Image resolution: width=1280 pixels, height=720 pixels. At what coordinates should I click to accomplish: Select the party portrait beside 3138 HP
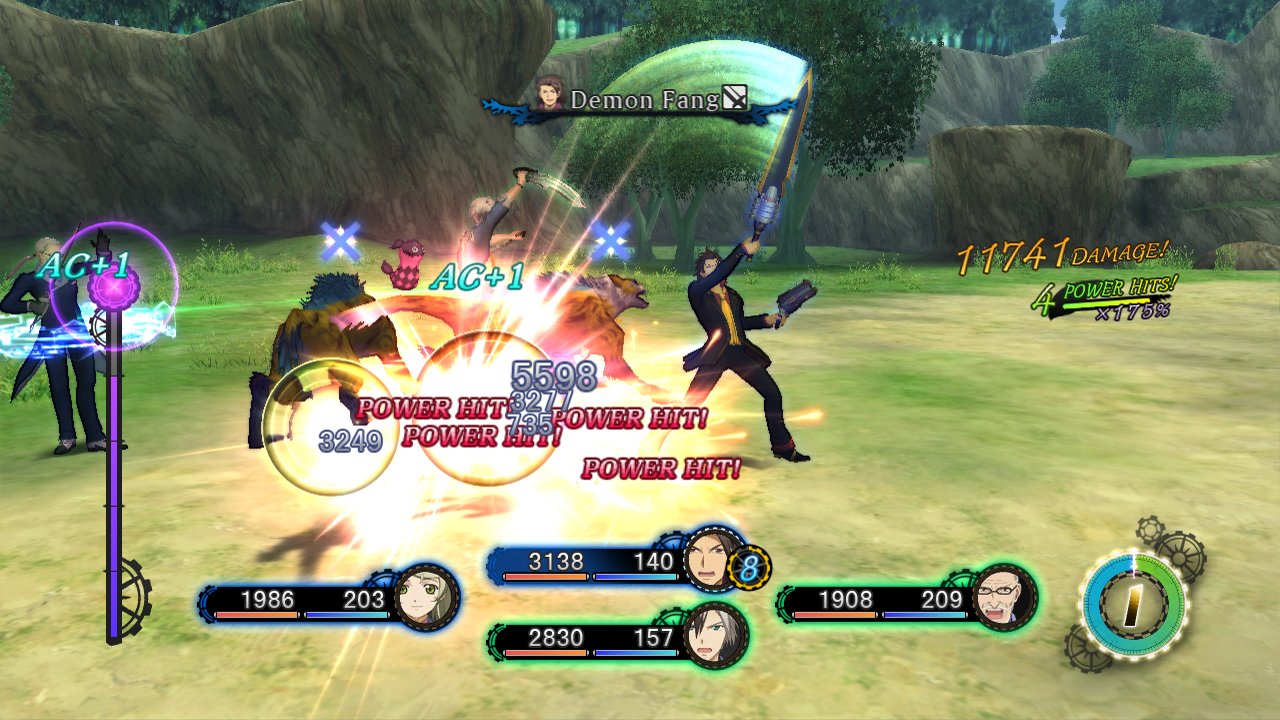coord(711,560)
